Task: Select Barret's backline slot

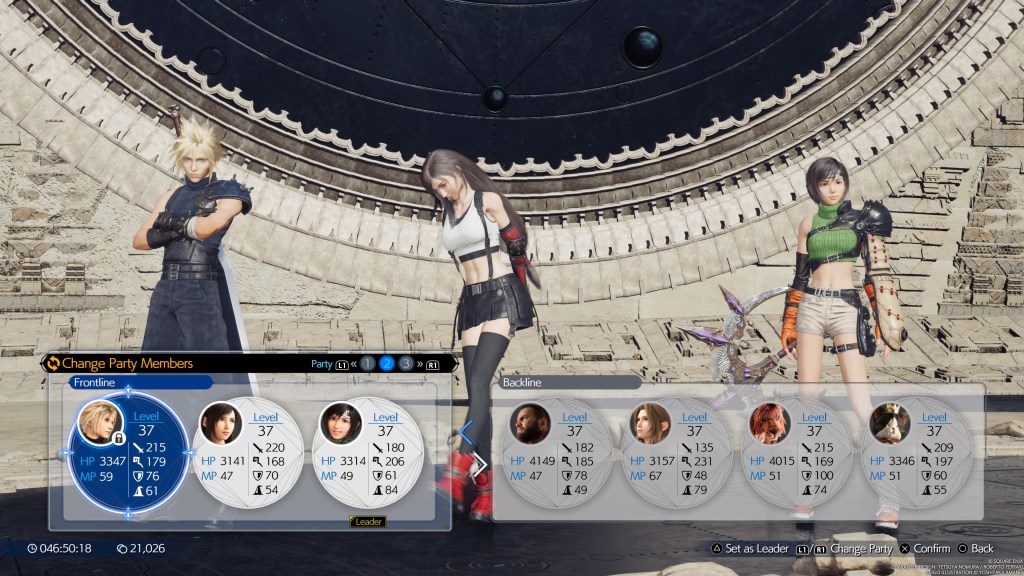Action: 558,455
